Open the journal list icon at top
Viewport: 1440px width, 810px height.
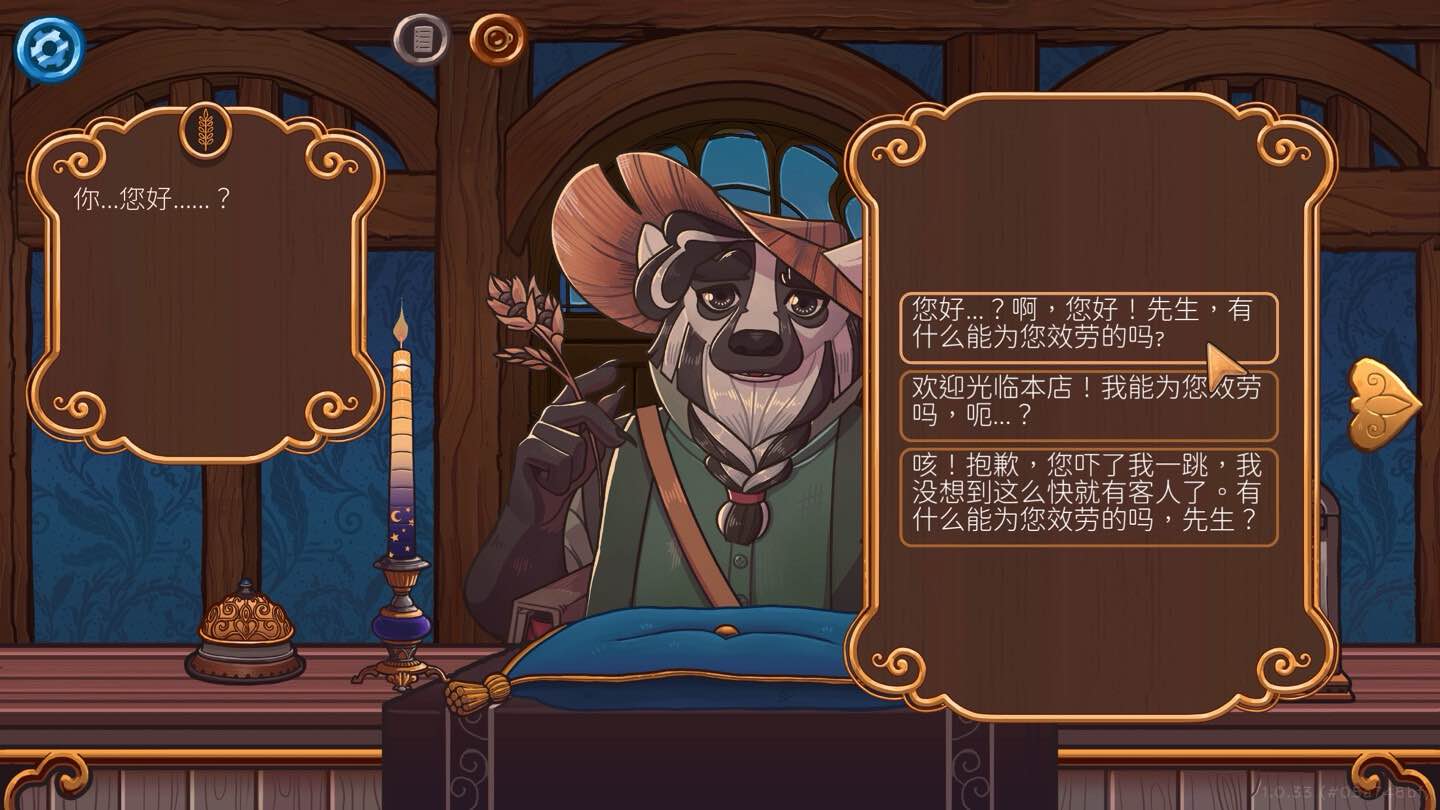[420, 40]
